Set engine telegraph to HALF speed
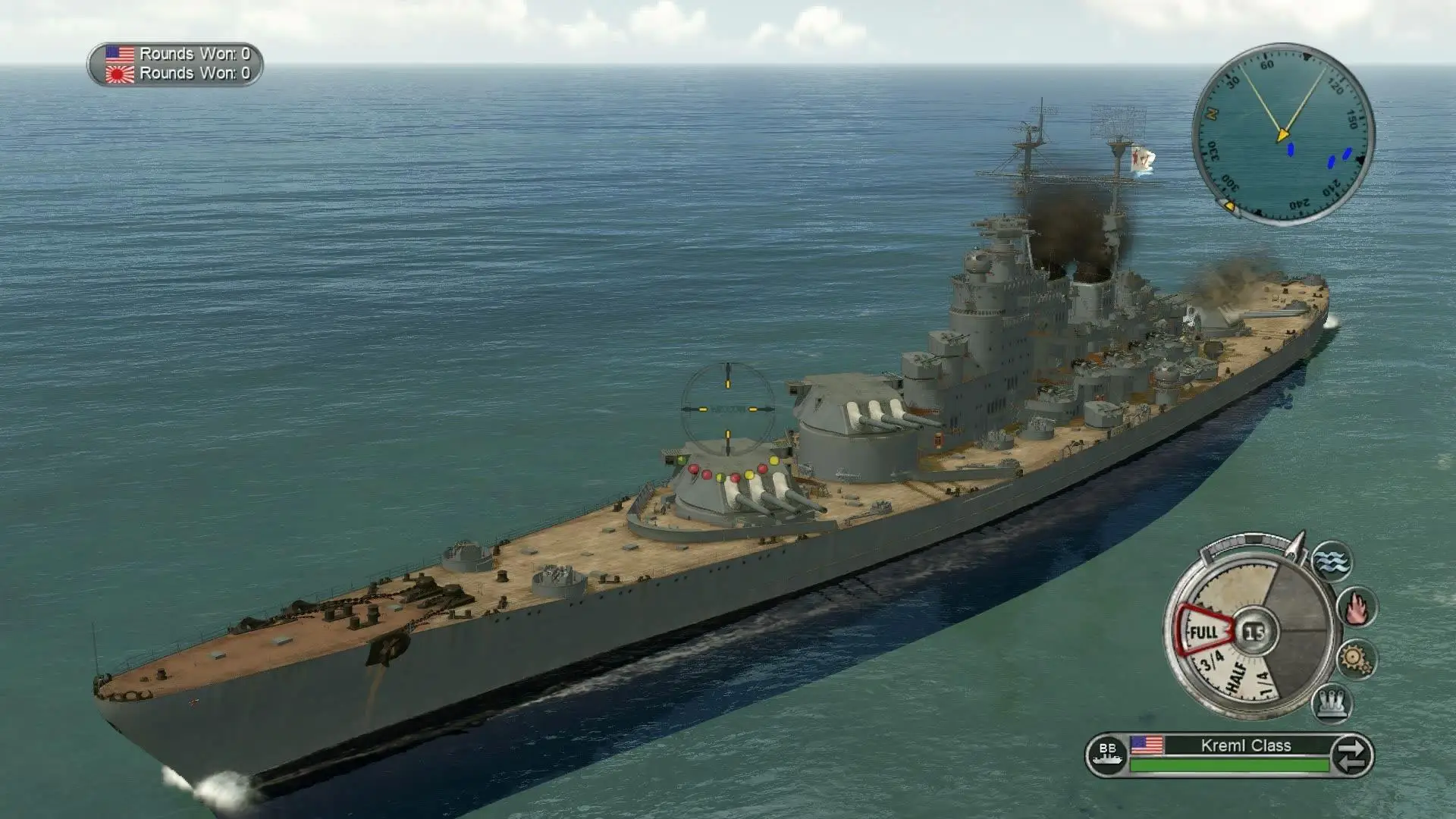The height and width of the screenshot is (819, 1456). [1235, 677]
